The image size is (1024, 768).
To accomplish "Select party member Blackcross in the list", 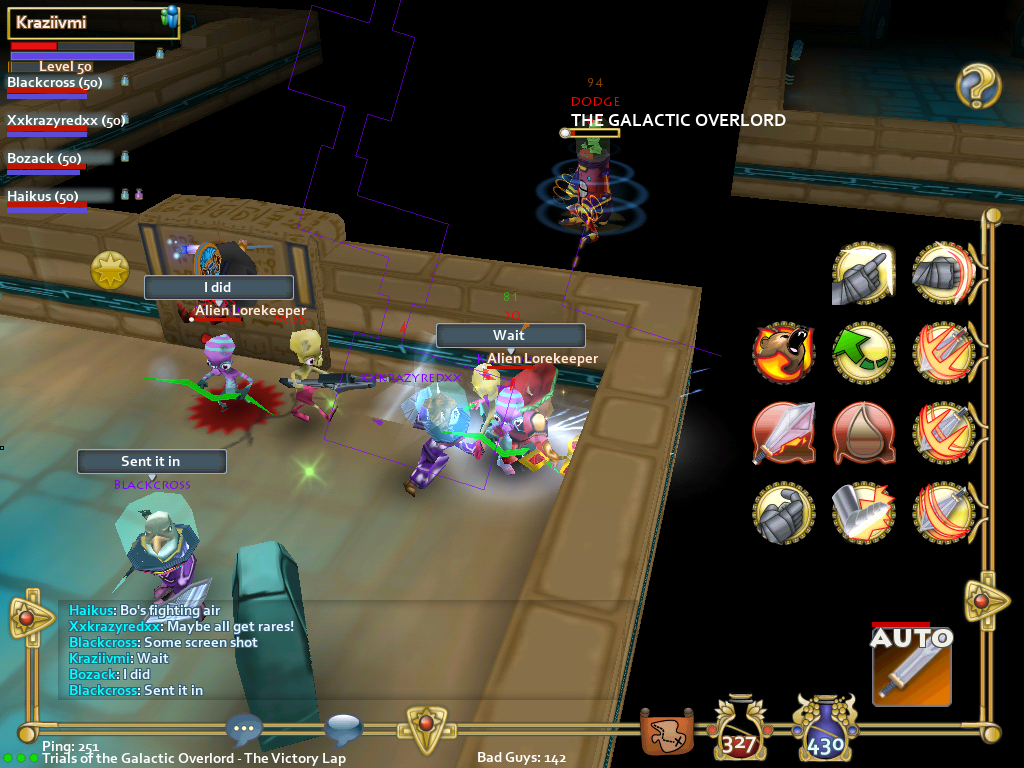I will tap(55, 83).
